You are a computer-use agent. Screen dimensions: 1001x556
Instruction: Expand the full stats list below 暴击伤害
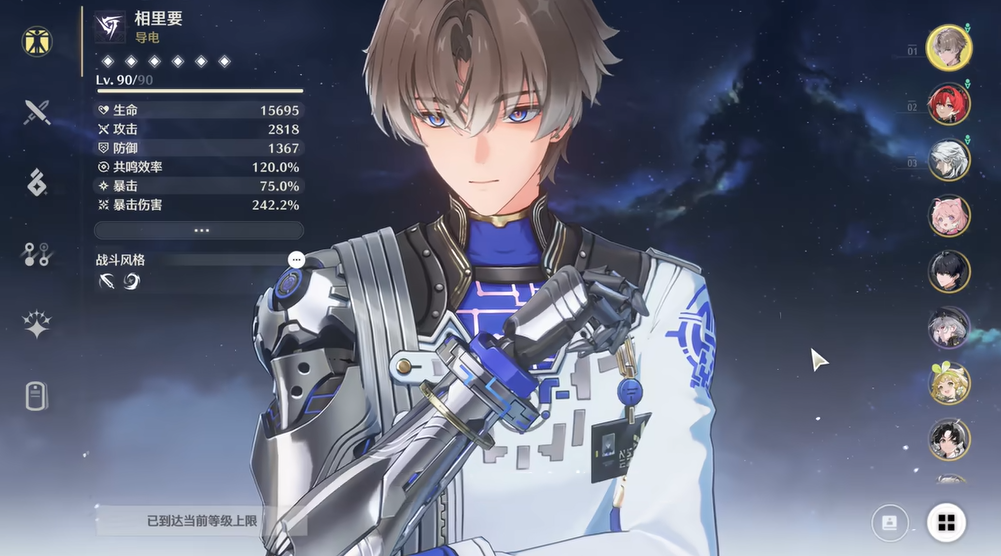tap(200, 230)
